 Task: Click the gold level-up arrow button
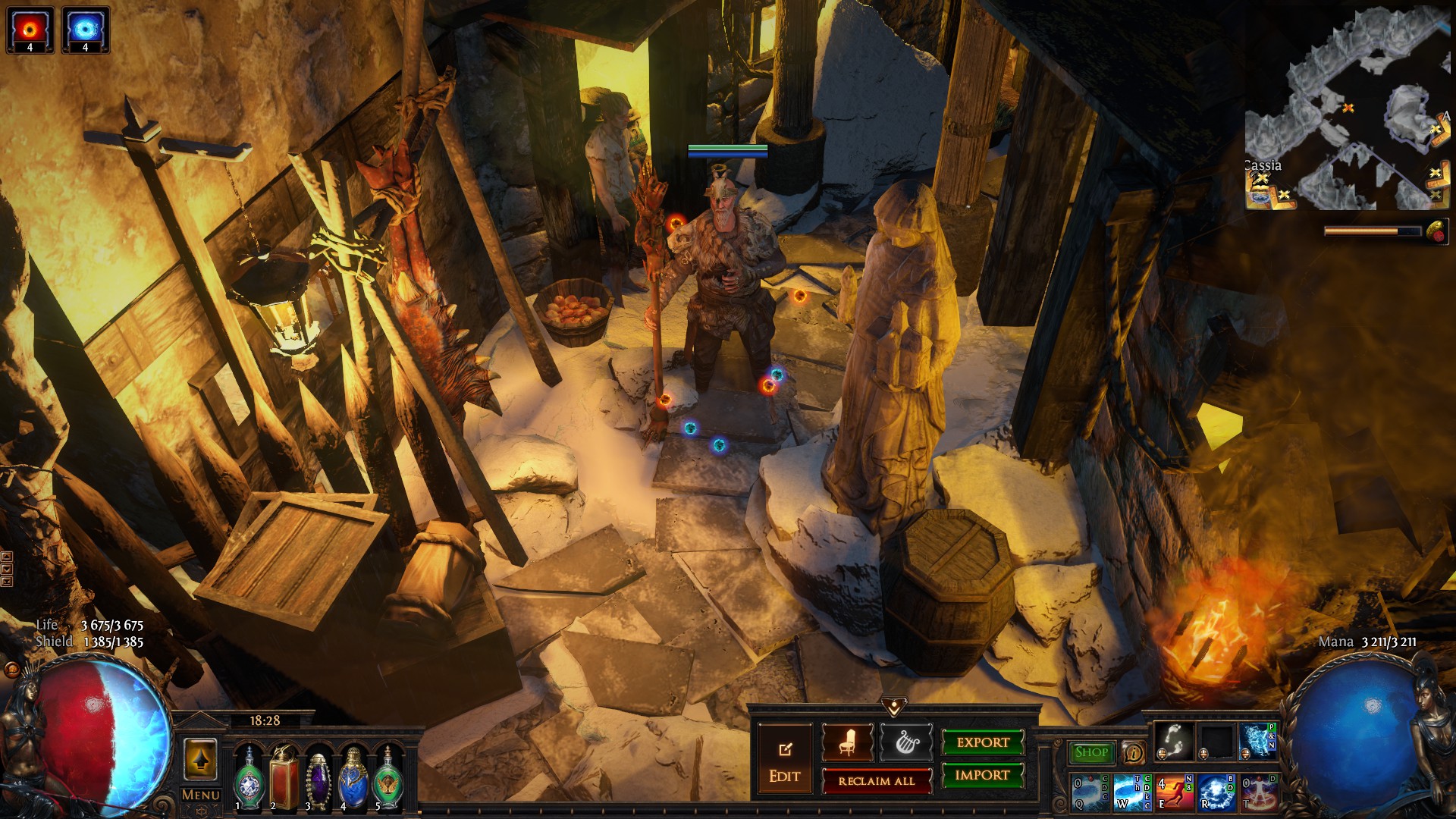(x=201, y=759)
